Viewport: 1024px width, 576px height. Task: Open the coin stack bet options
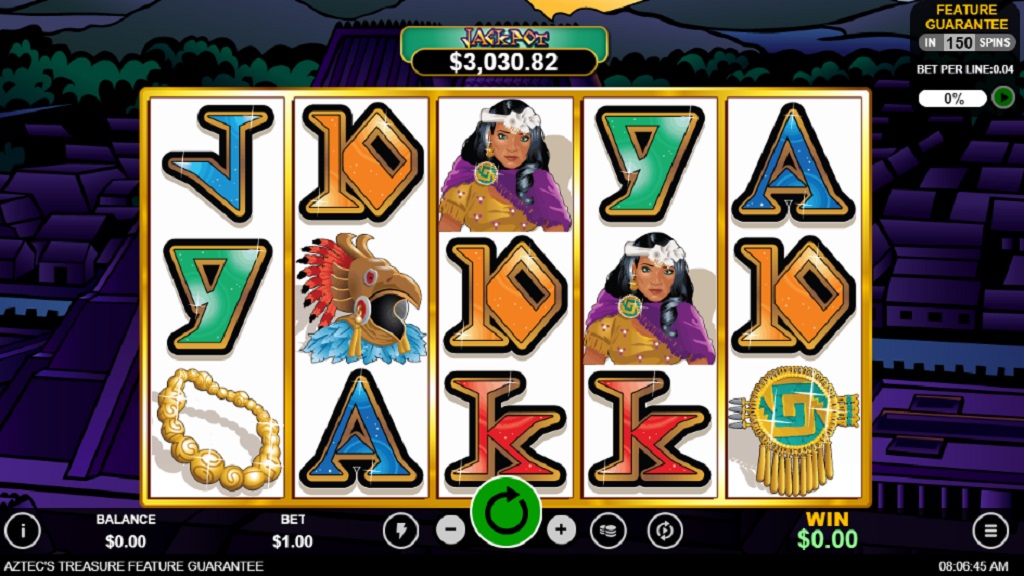tap(608, 530)
